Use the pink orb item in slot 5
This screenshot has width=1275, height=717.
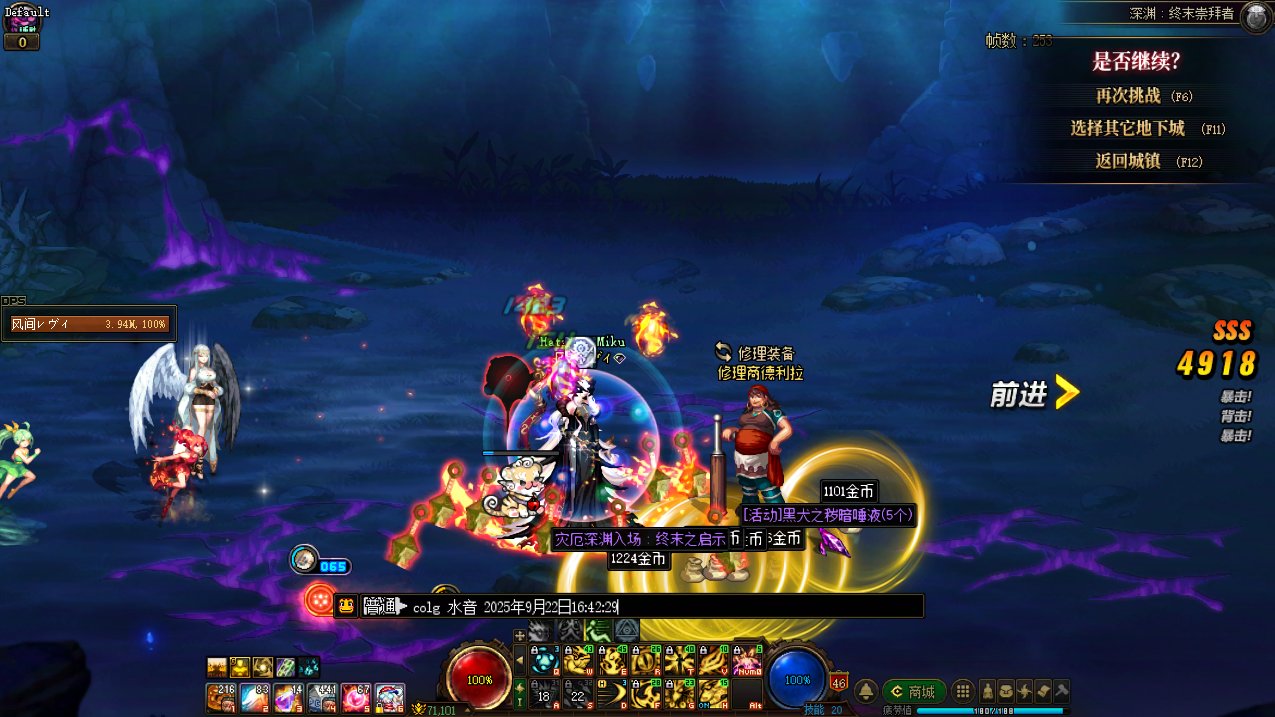(x=356, y=697)
